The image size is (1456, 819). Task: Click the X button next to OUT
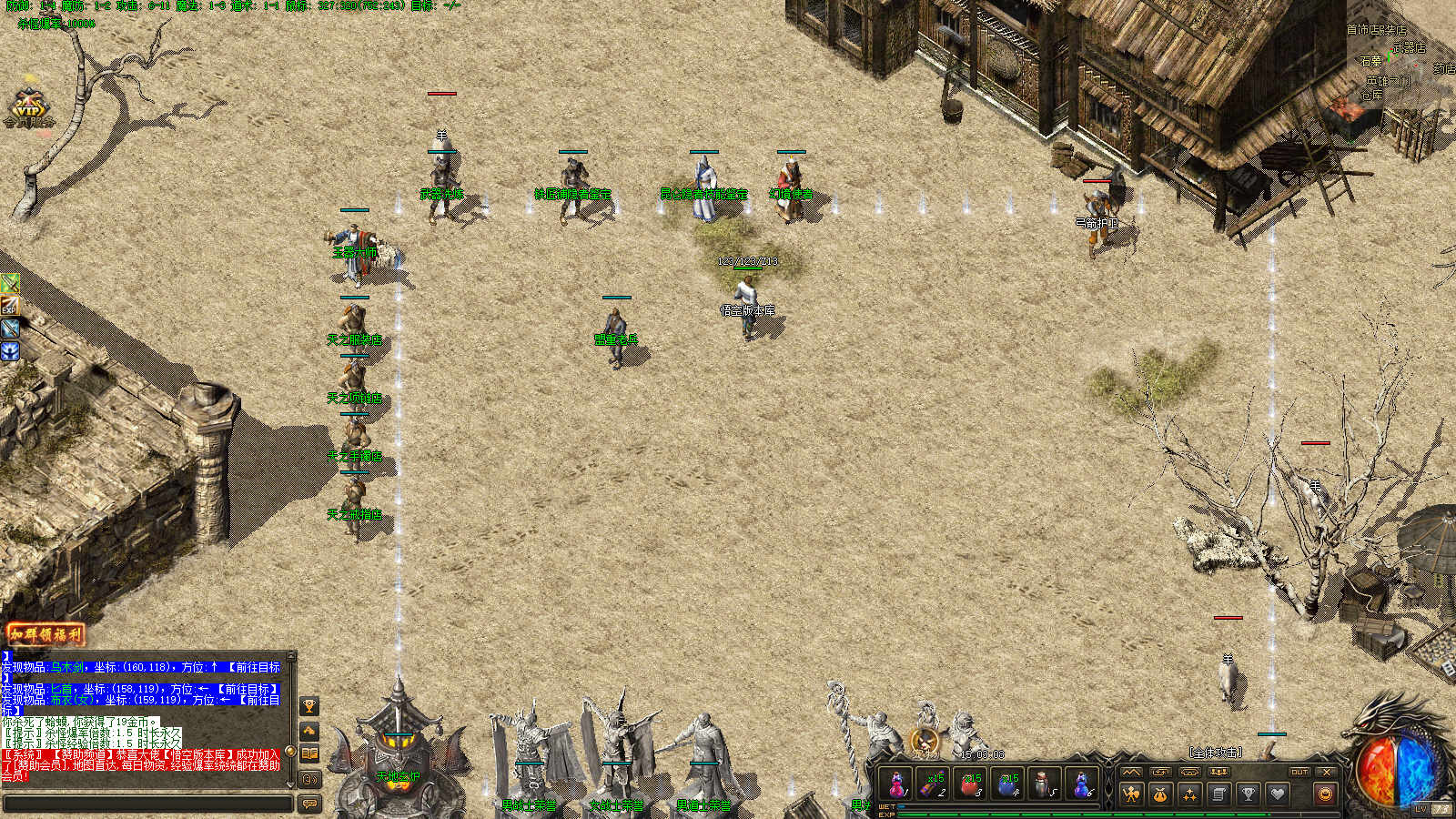tap(1327, 772)
